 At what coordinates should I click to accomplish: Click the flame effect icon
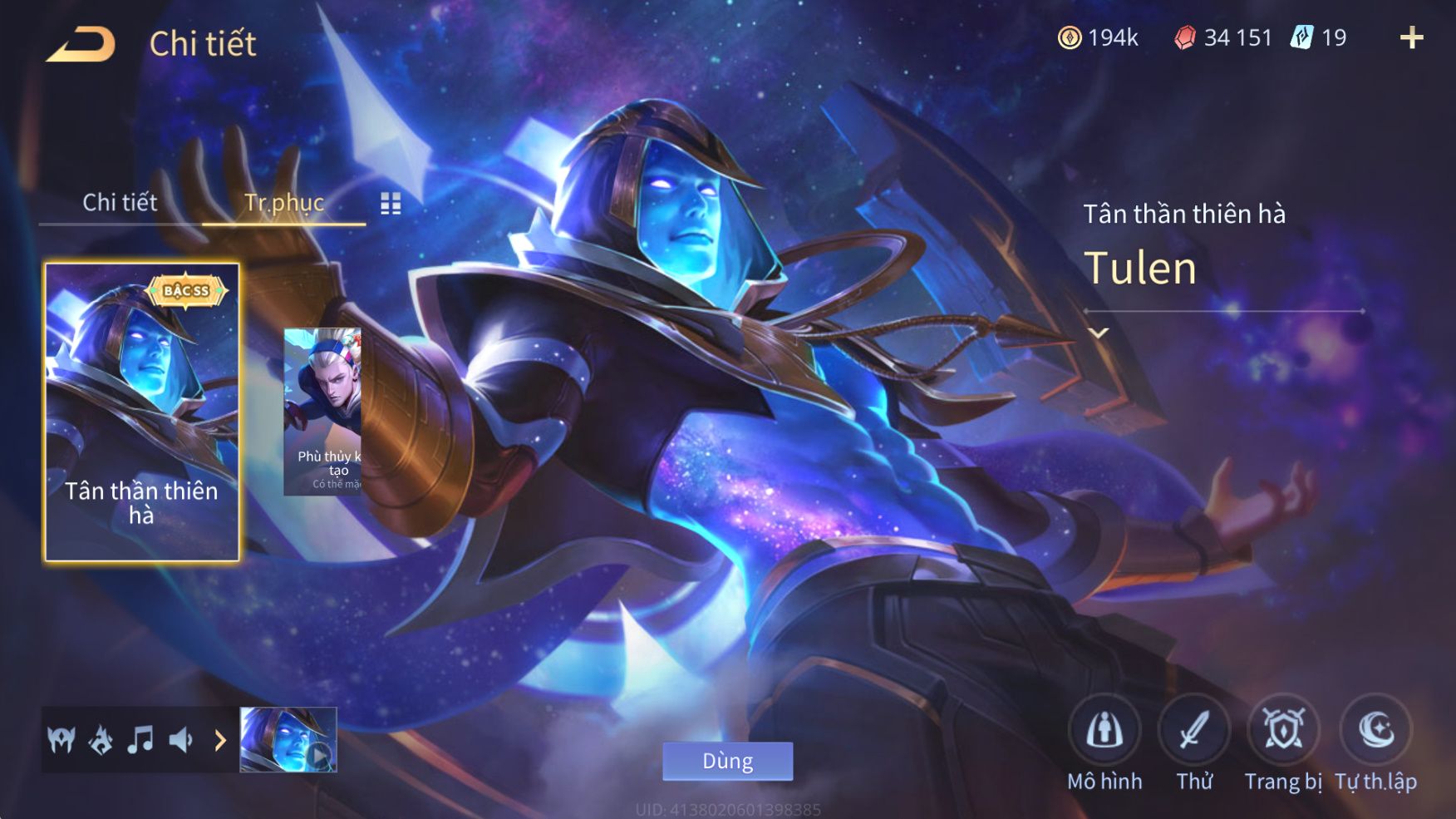(101, 739)
